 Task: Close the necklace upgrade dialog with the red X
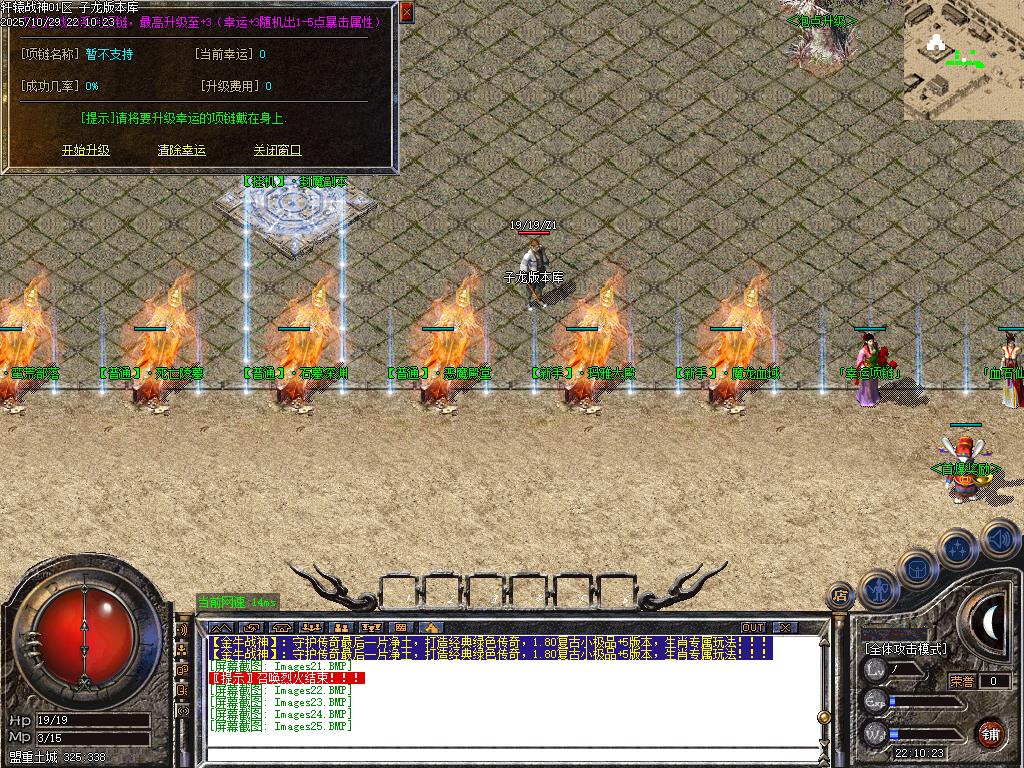point(406,13)
